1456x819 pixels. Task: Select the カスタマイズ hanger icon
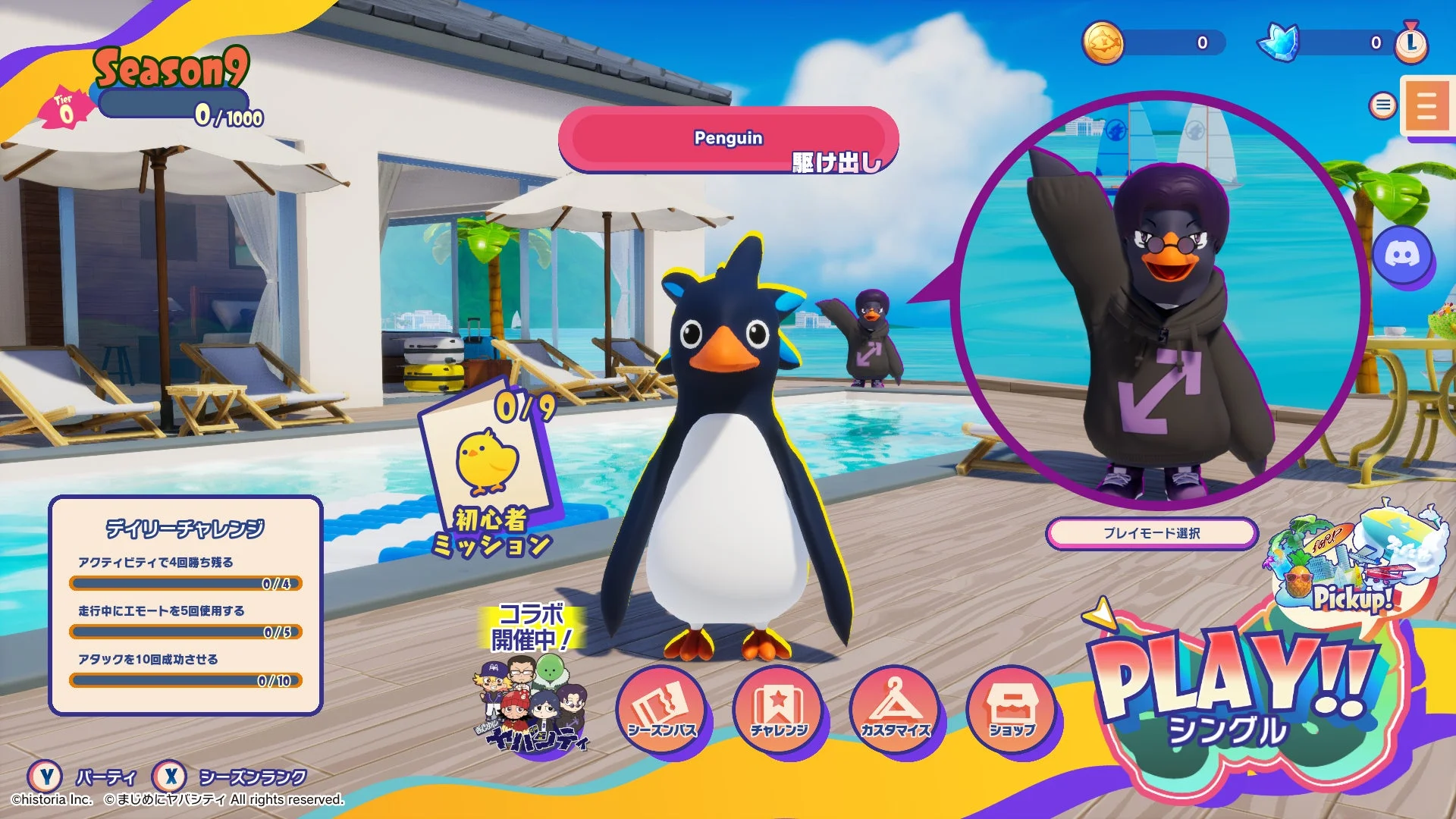[x=896, y=708]
